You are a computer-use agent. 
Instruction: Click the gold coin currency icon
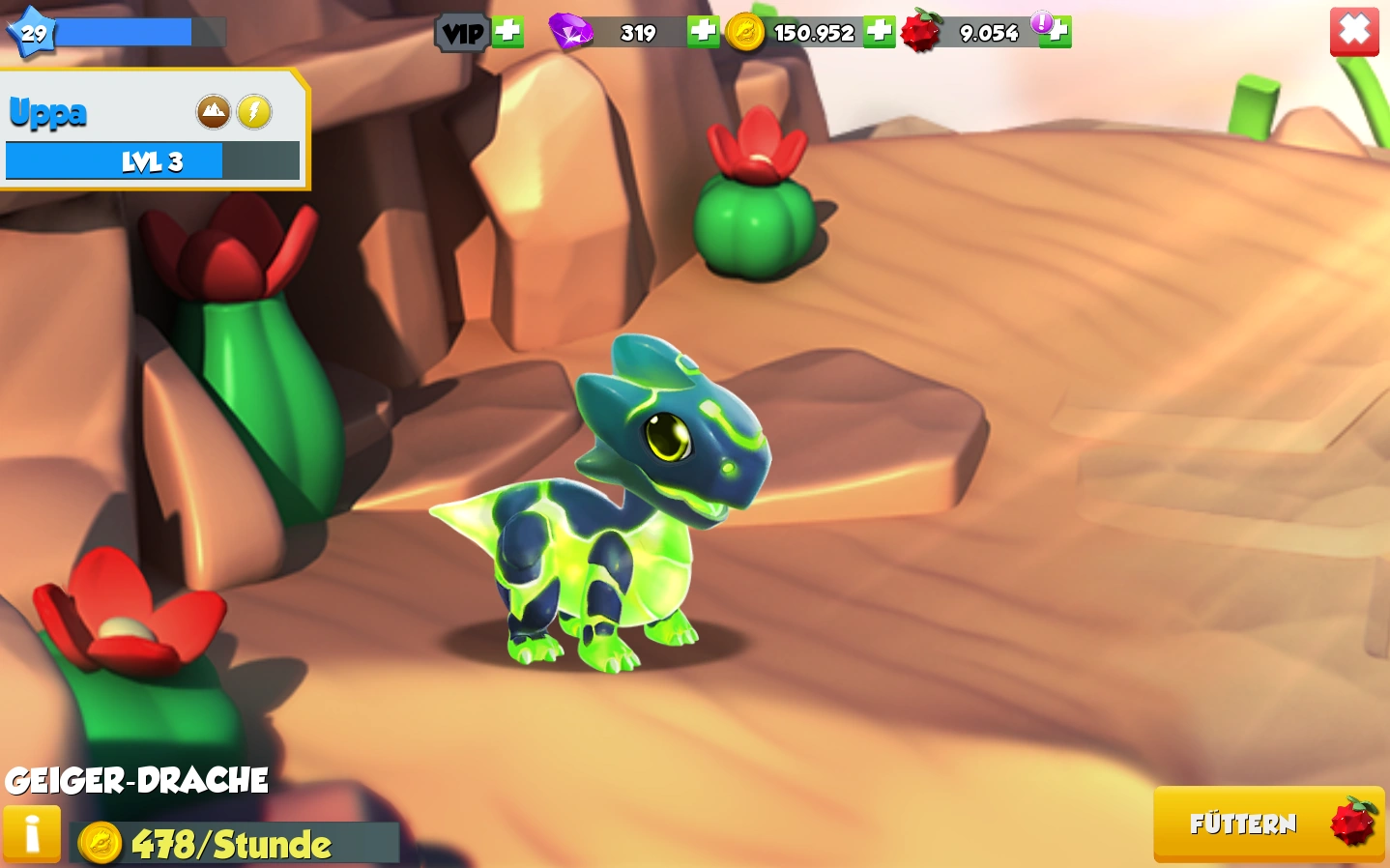point(747,31)
